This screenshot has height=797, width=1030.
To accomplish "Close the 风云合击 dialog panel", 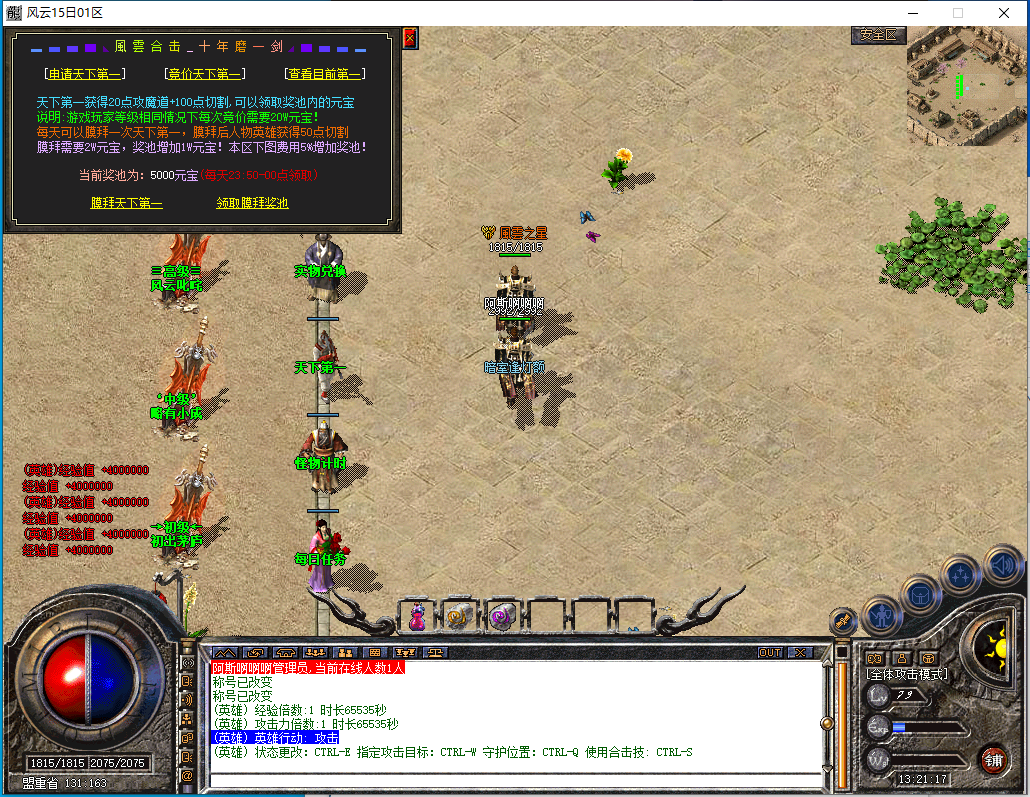I will 410,38.
